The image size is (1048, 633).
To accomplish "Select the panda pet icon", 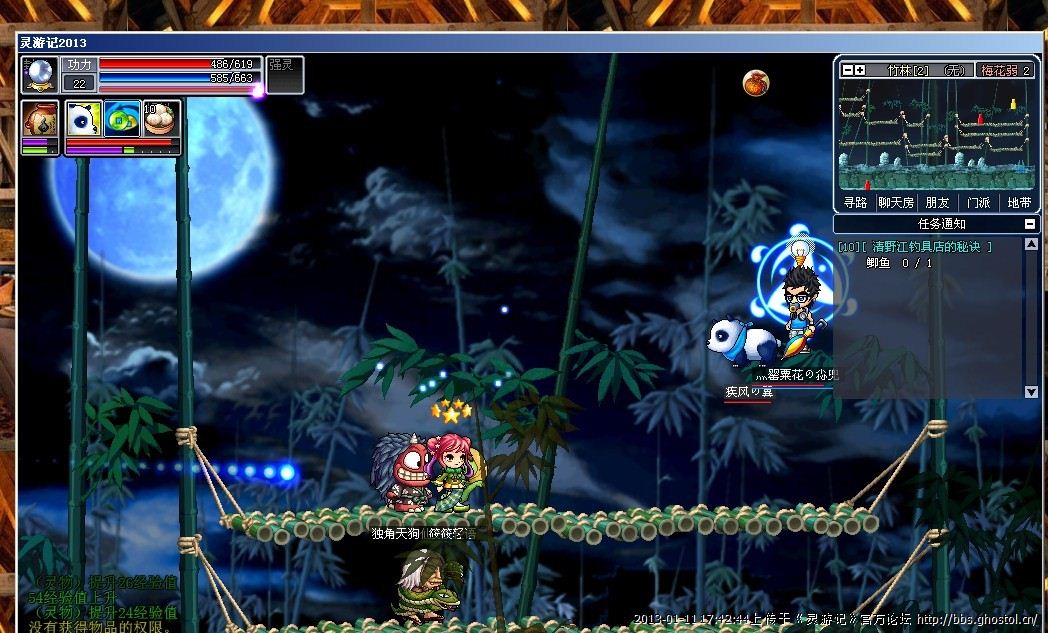I will click(x=82, y=119).
